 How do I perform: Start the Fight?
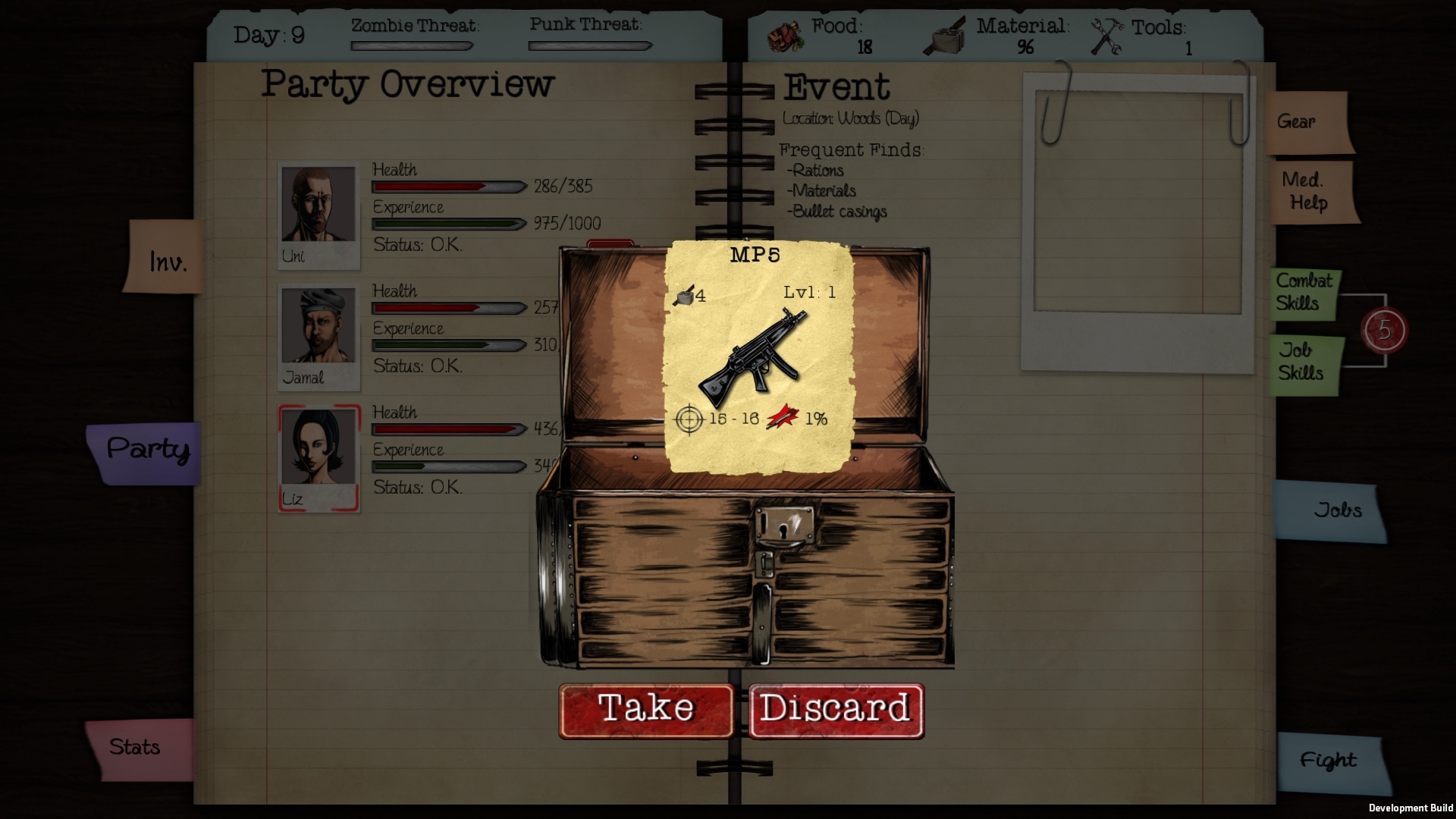(x=1331, y=761)
